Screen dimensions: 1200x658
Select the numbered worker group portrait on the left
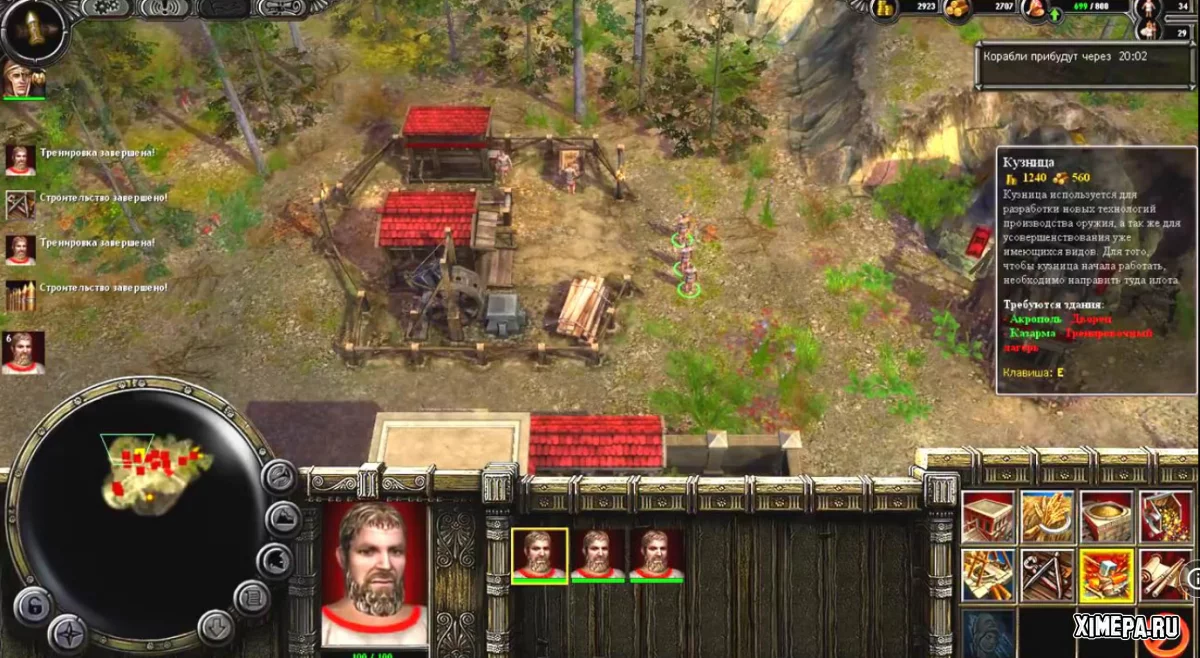pos(23,353)
